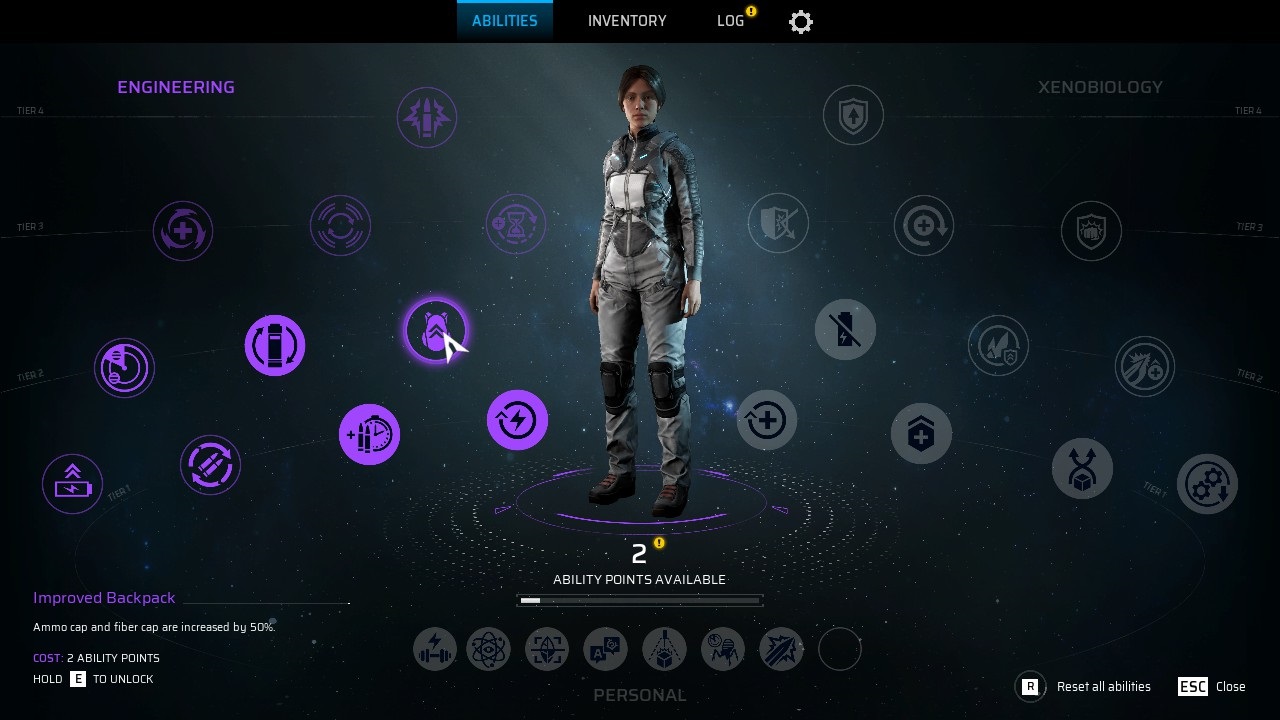Select the hourglass ability icon

(x=516, y=224)
